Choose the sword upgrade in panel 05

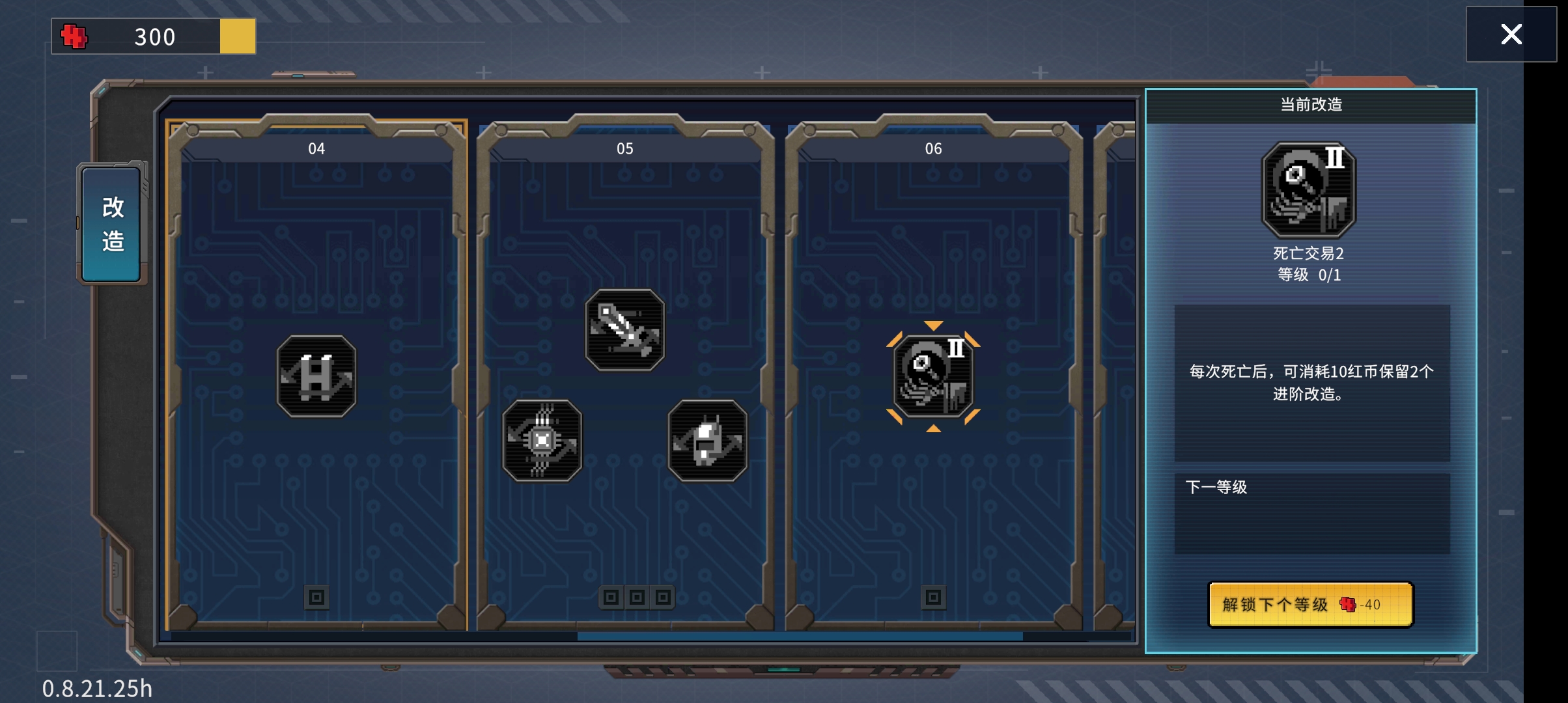624,330
